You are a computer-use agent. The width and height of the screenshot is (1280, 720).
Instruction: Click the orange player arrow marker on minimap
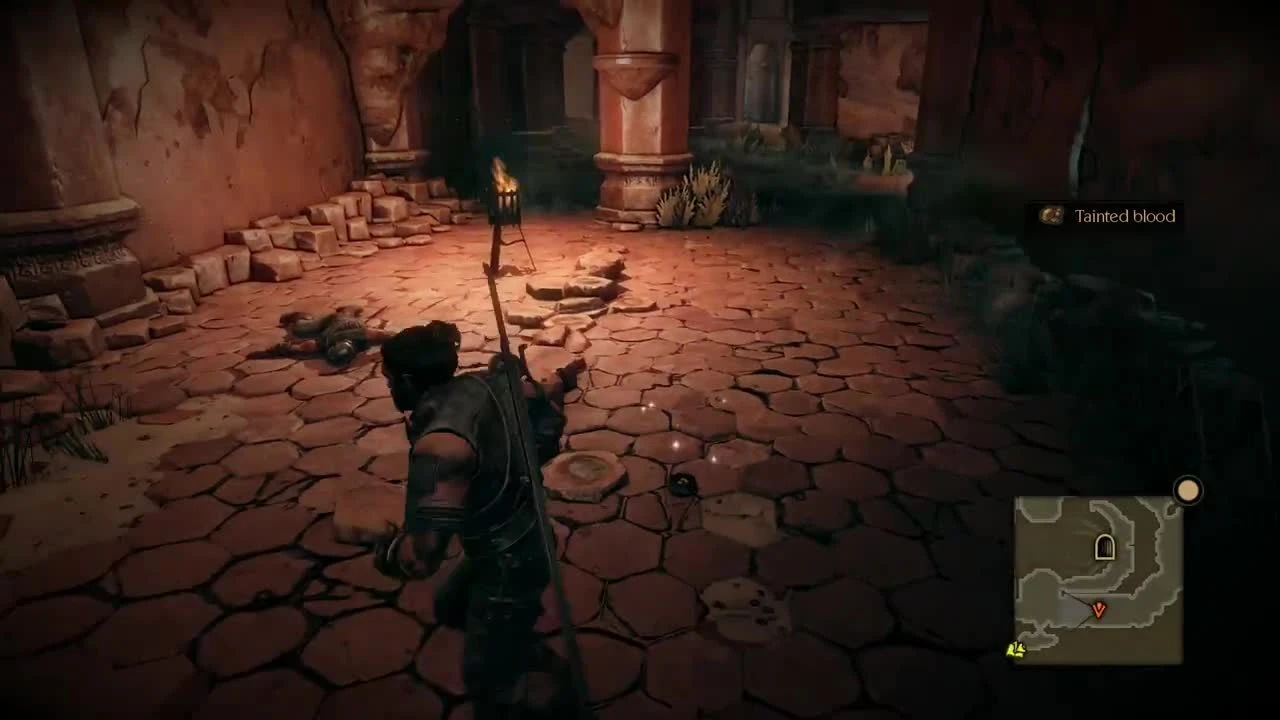(1098, 609)
